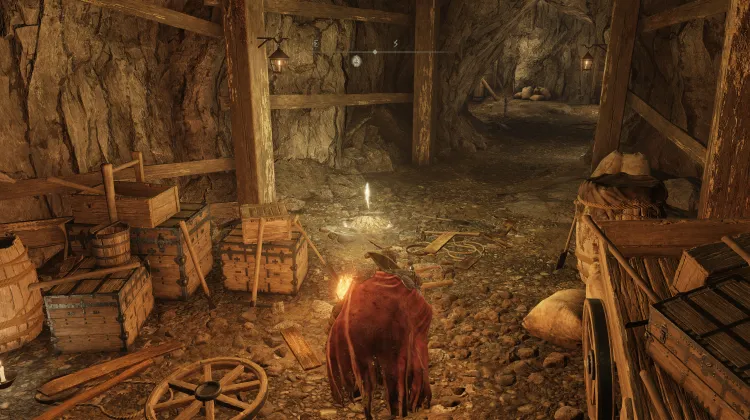Select the compass bar's center diamond indicator
Viewport: 750px width, 420px height.
(x=375, y=50)
